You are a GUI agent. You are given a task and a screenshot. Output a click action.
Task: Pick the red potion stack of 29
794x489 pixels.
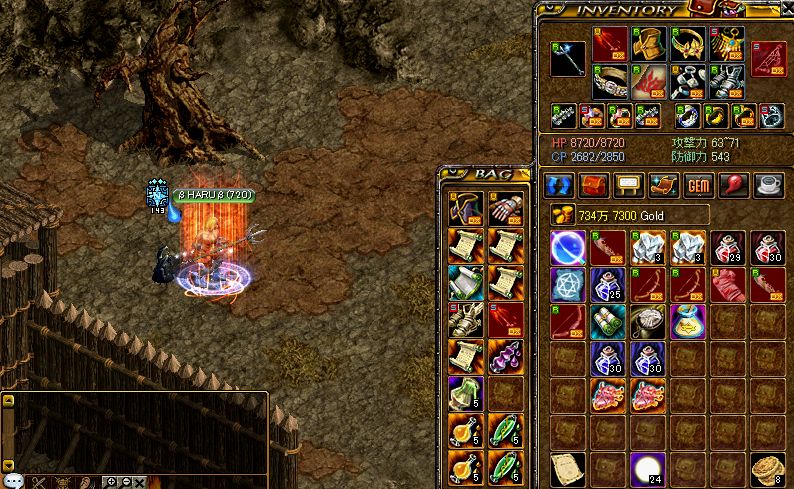[727, 246]
